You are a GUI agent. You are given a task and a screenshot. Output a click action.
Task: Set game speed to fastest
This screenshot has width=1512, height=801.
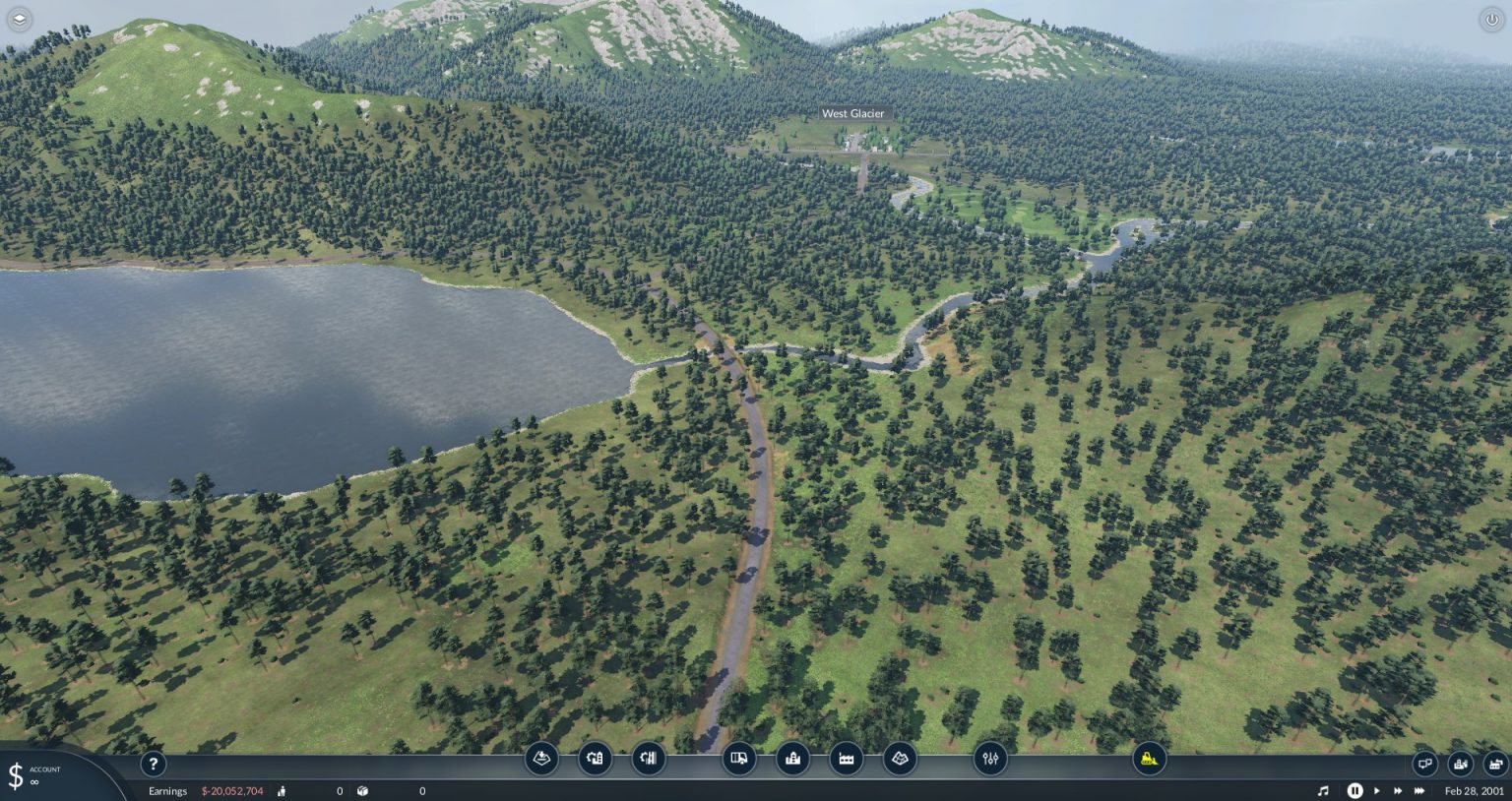click(x=1420, y=790)
